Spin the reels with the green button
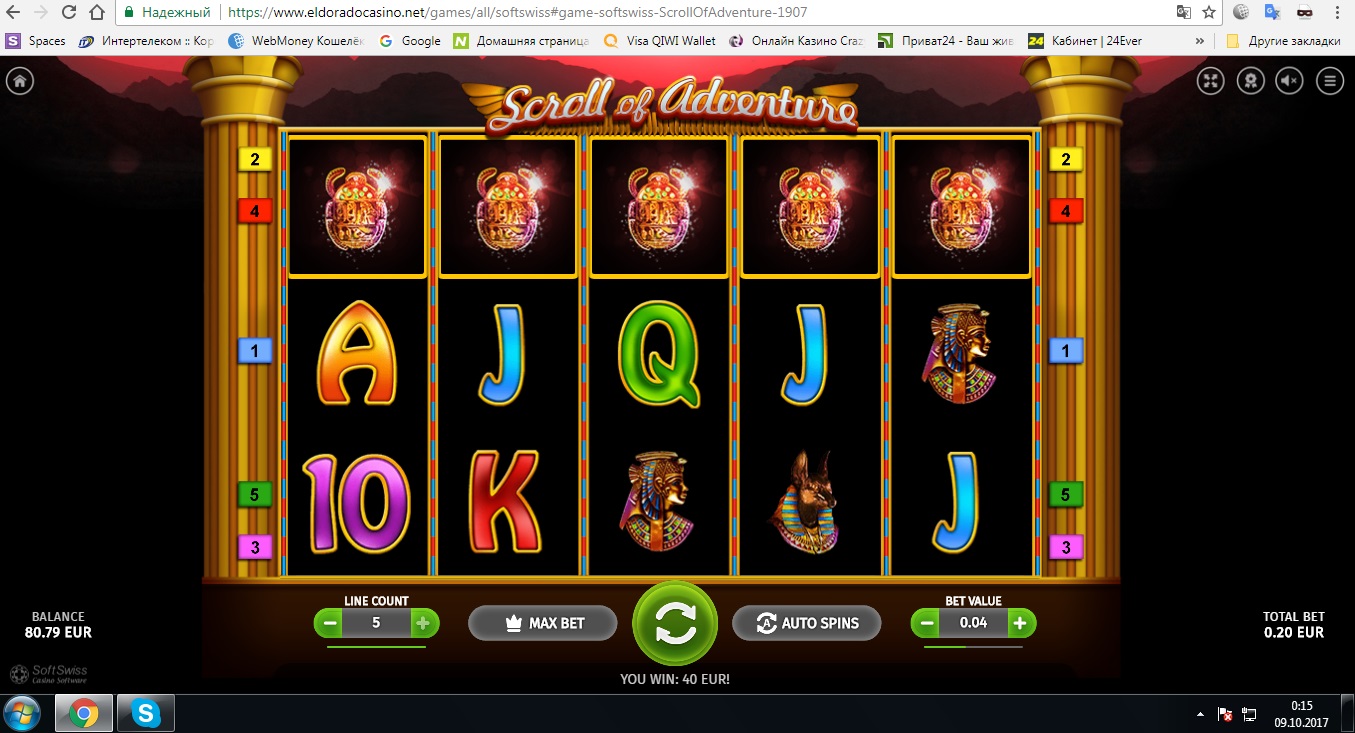The height and width of the screenshot is (733, 1355). 675,623
